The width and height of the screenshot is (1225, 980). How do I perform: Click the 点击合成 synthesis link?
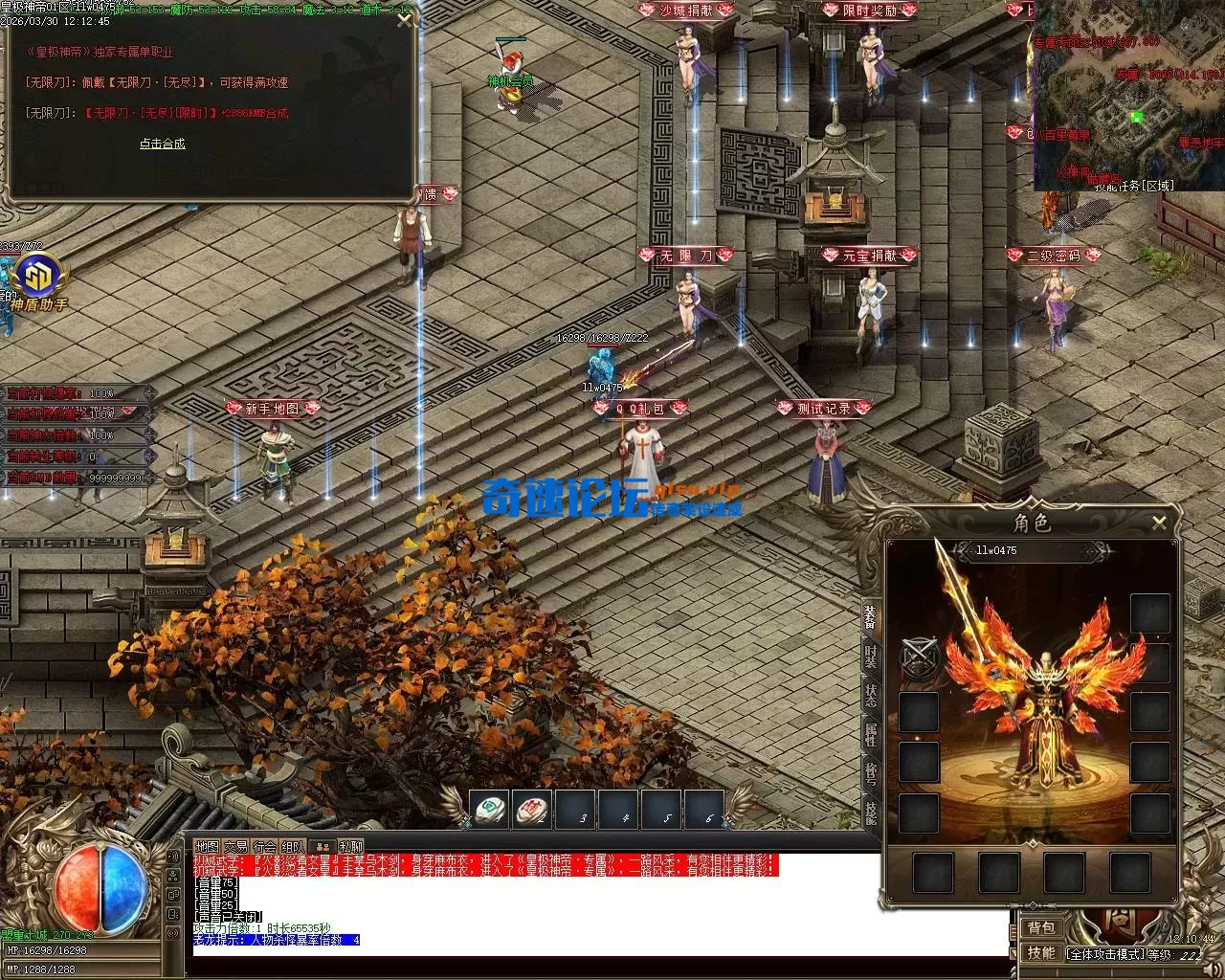click(162, 144)
